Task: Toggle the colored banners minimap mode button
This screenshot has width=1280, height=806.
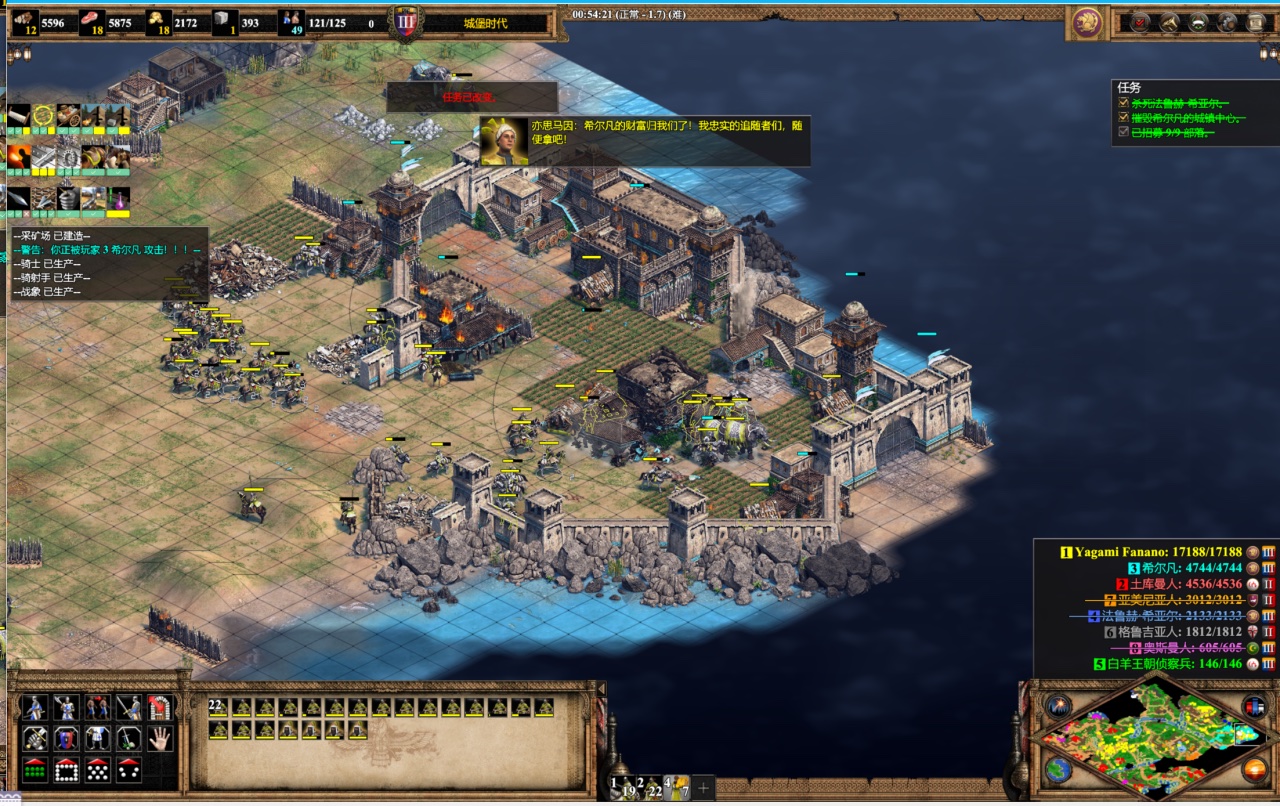Action: (x=1253, y=706)
